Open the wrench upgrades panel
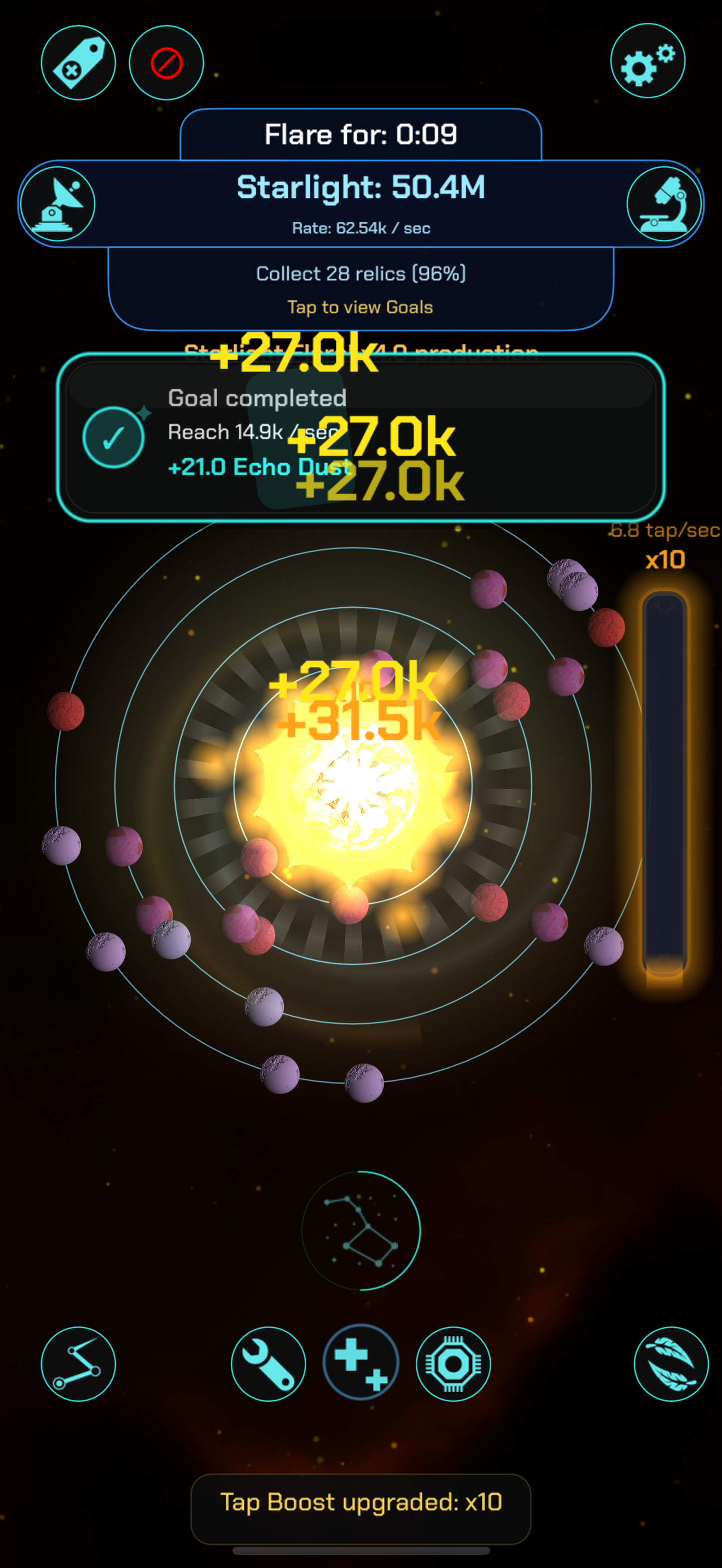Screen dimensions: 722x1568 click(268, 1364)
